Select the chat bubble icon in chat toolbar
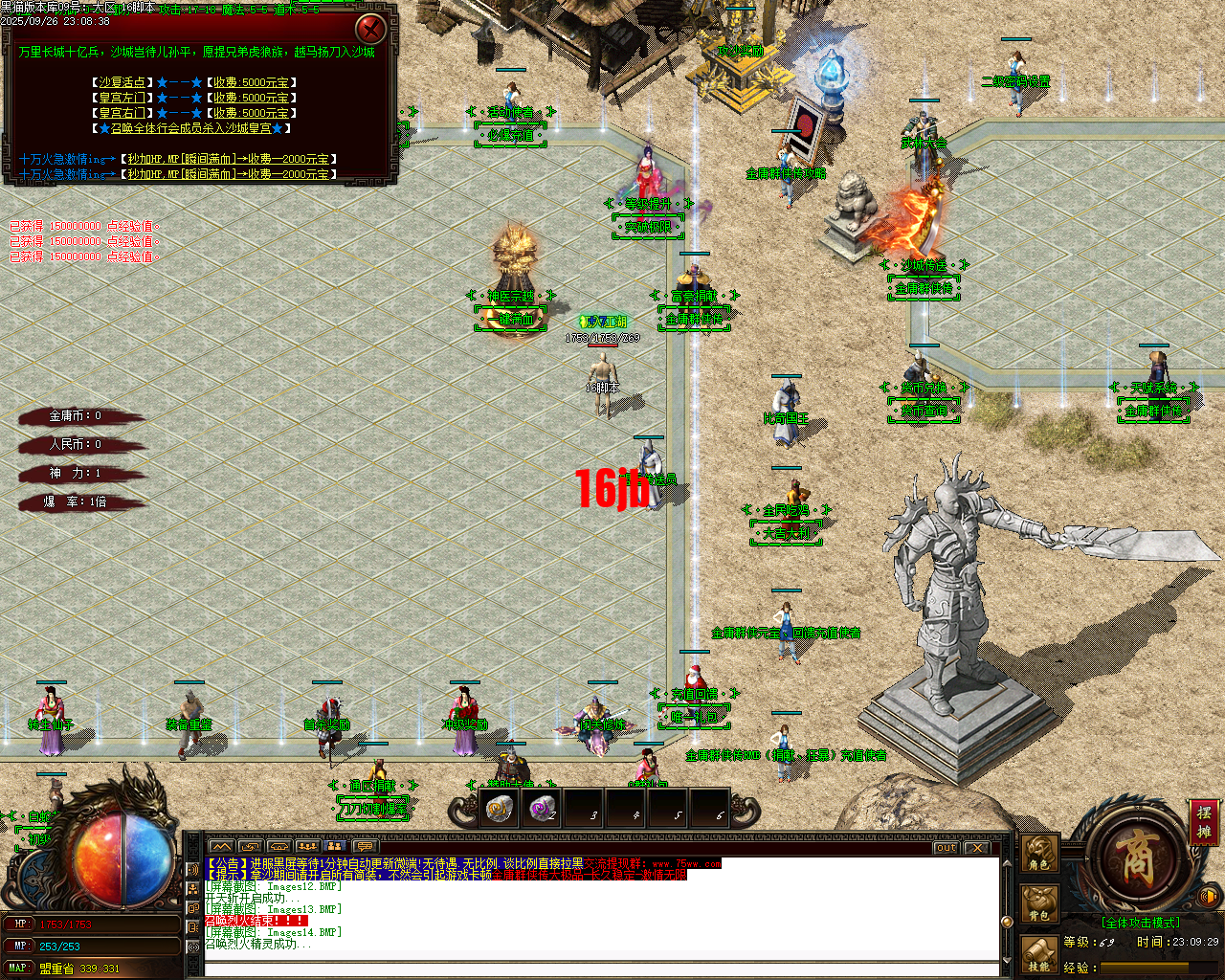This screenshot has width=1225, height=980. (x=364, y=846)
